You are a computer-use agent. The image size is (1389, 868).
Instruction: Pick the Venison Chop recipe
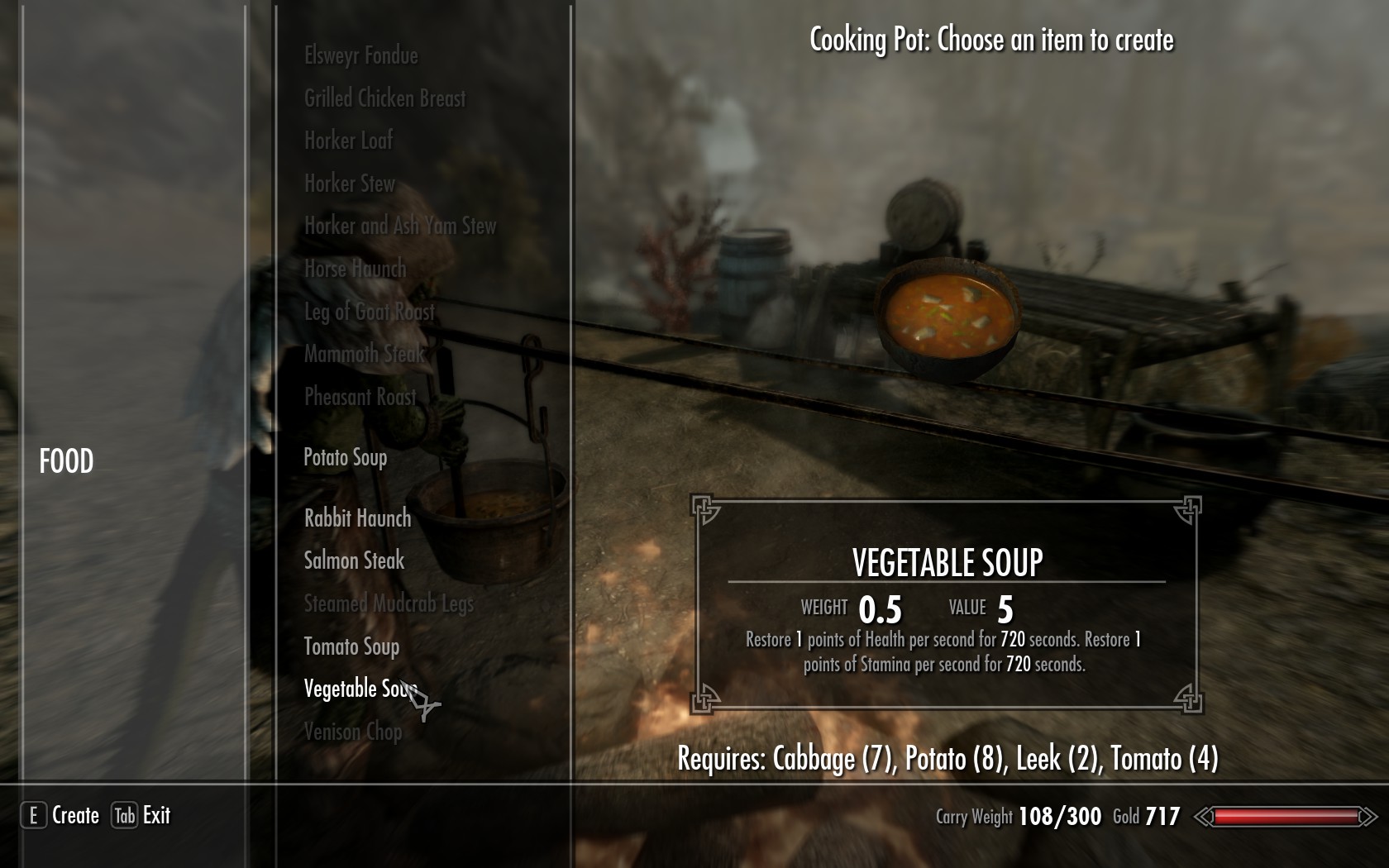click(x=353, y=732)
